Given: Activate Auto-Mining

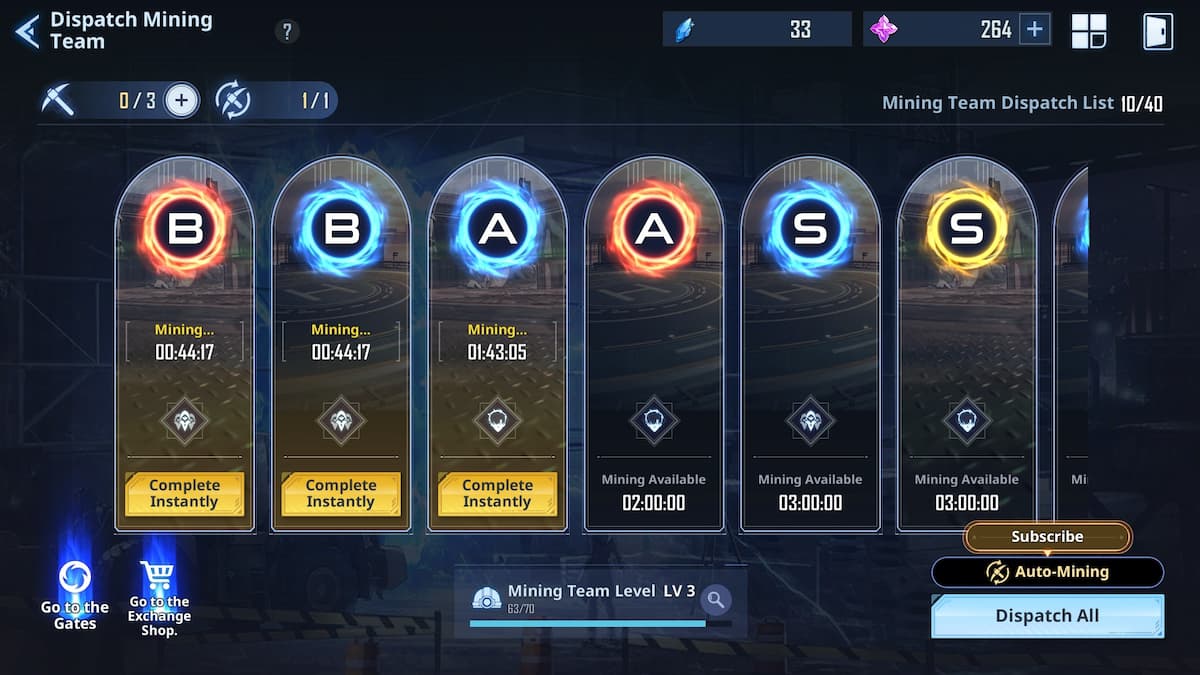Looking at the screenshot, I should pos(1047,572).
